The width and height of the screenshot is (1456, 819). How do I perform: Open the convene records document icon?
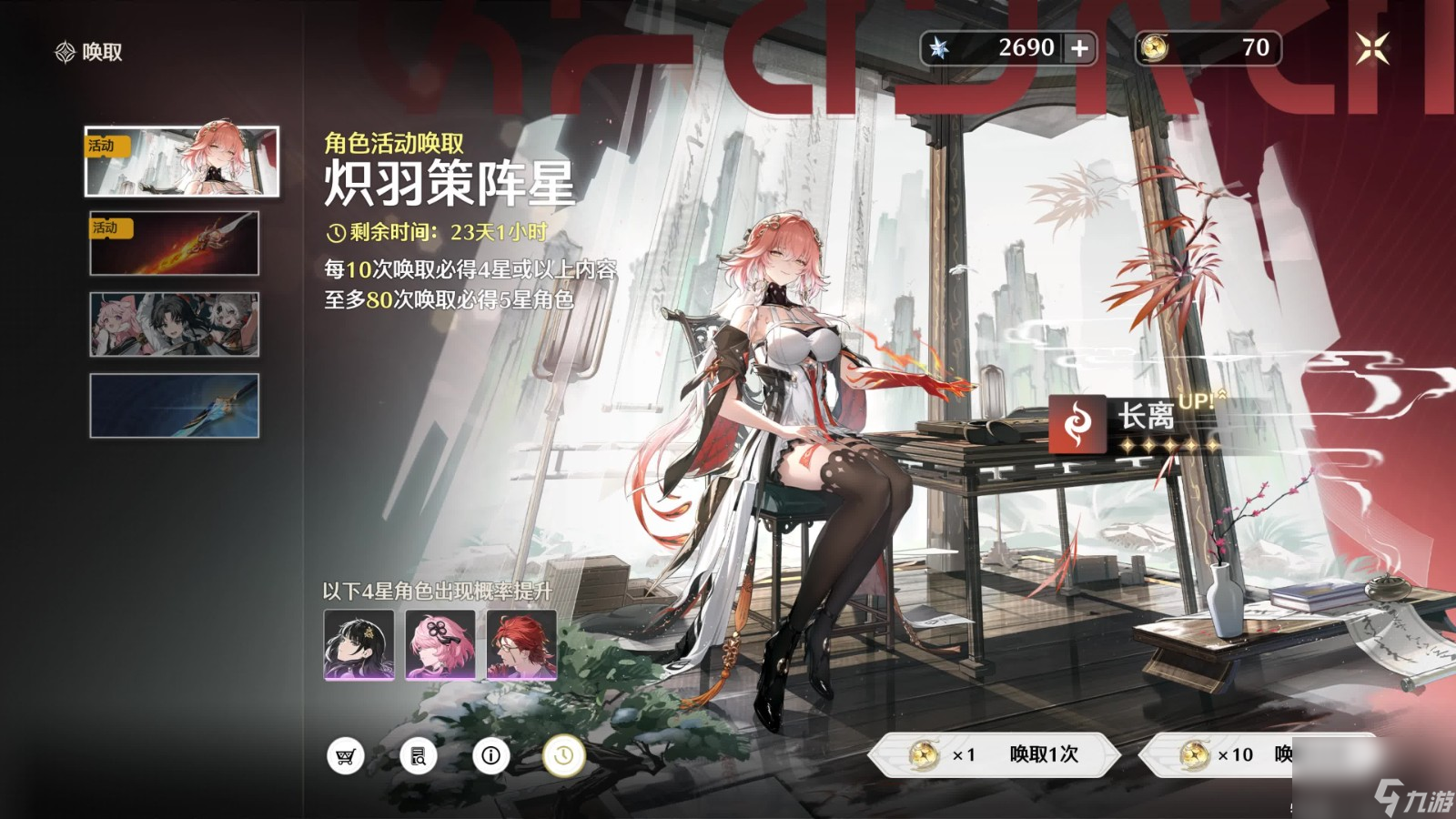[419, 755]
